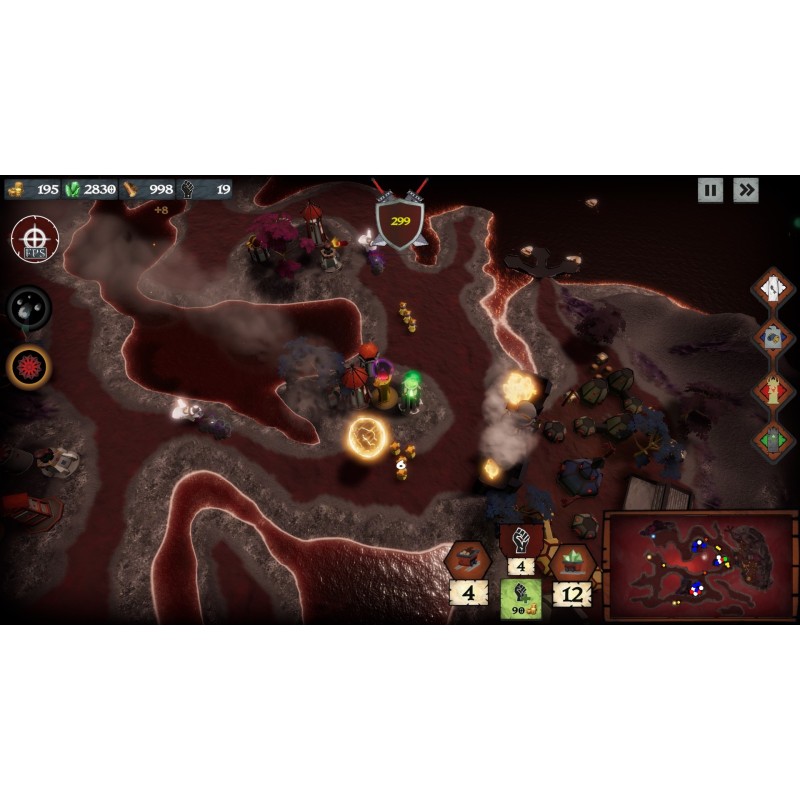This screenshot has height=800, width=800.
Task: Select the white diamond tower icon
Action: [x=772, y=289]
